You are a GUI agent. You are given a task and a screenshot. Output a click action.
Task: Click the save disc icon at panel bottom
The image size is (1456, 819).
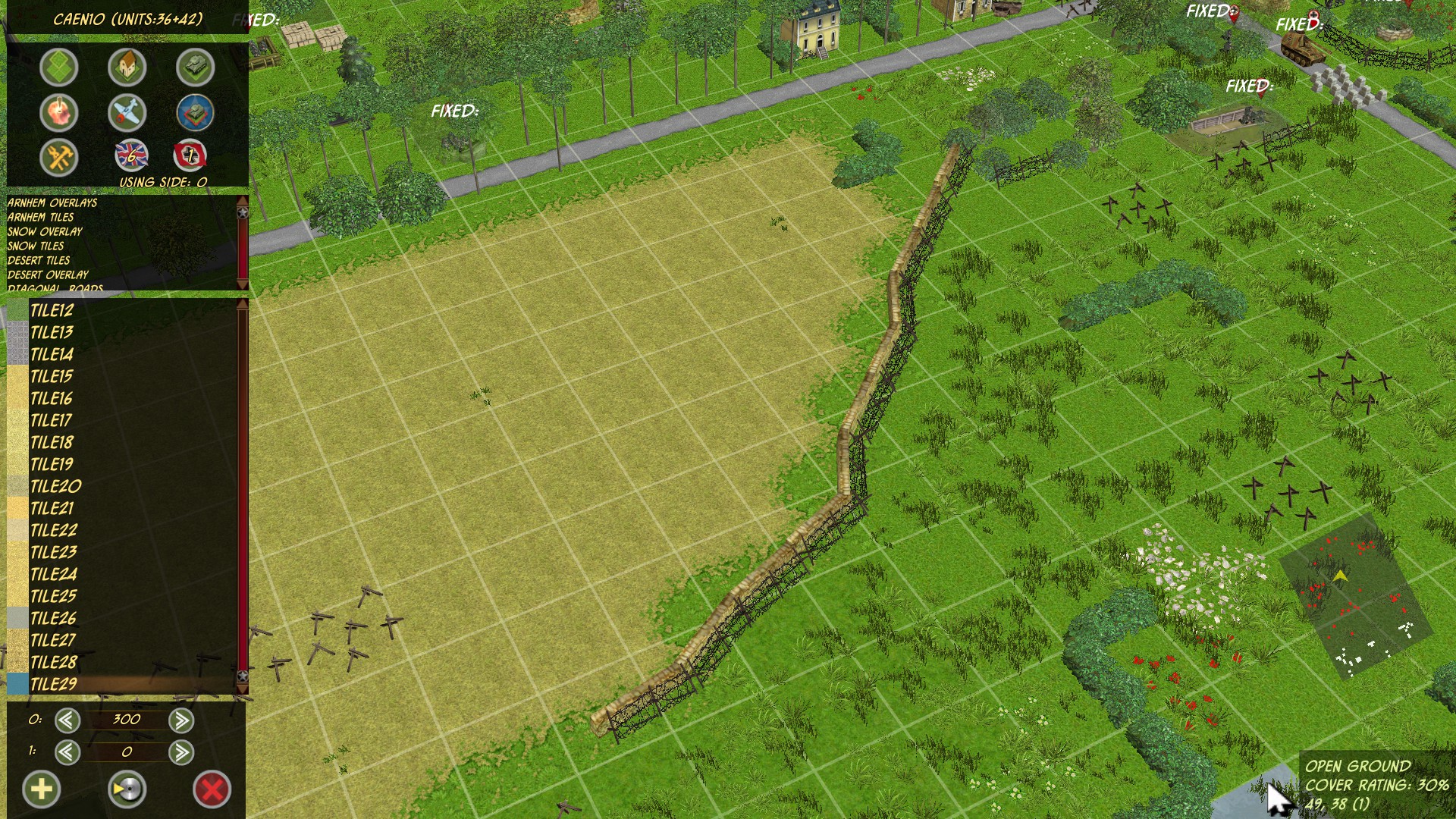click(129, 789)
